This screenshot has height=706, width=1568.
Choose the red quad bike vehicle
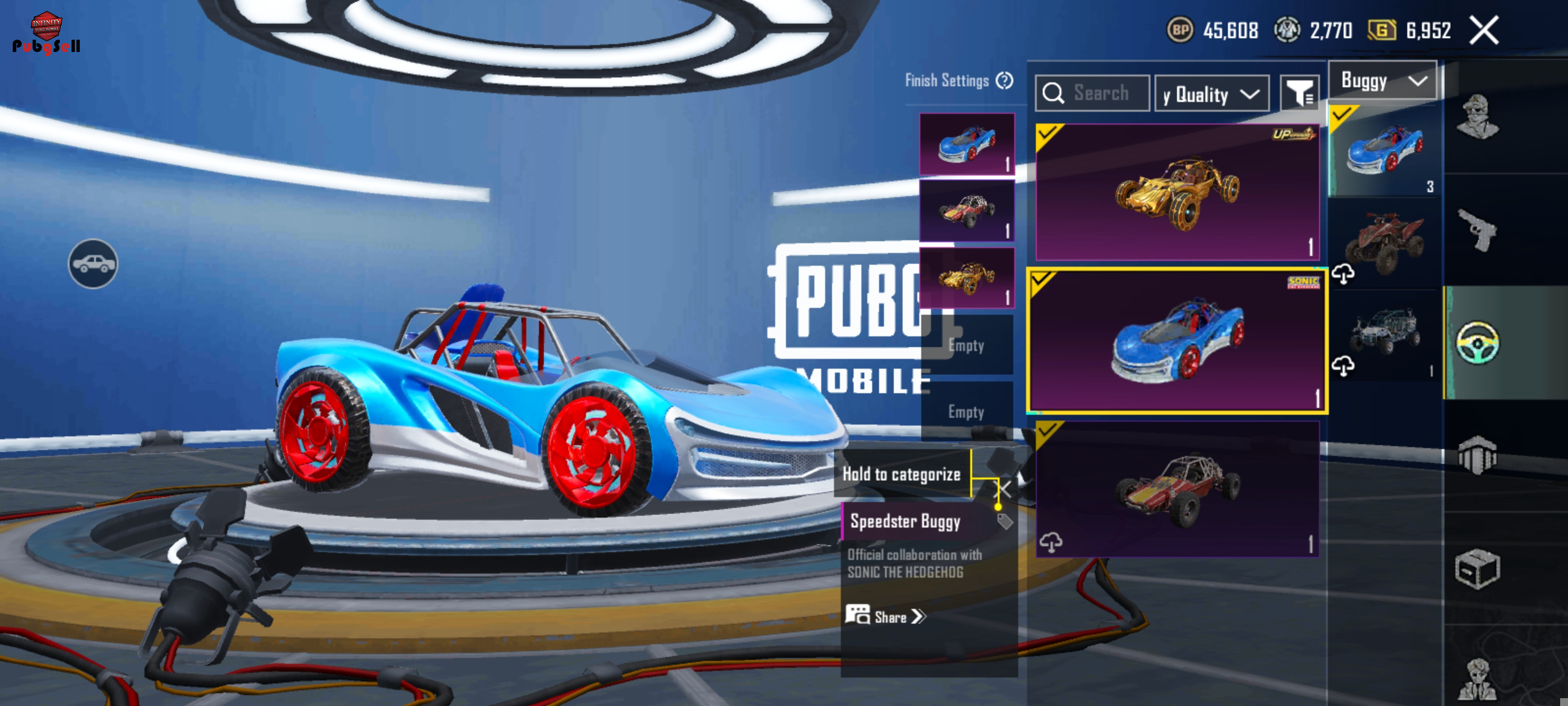click(x=1385, y=244)
